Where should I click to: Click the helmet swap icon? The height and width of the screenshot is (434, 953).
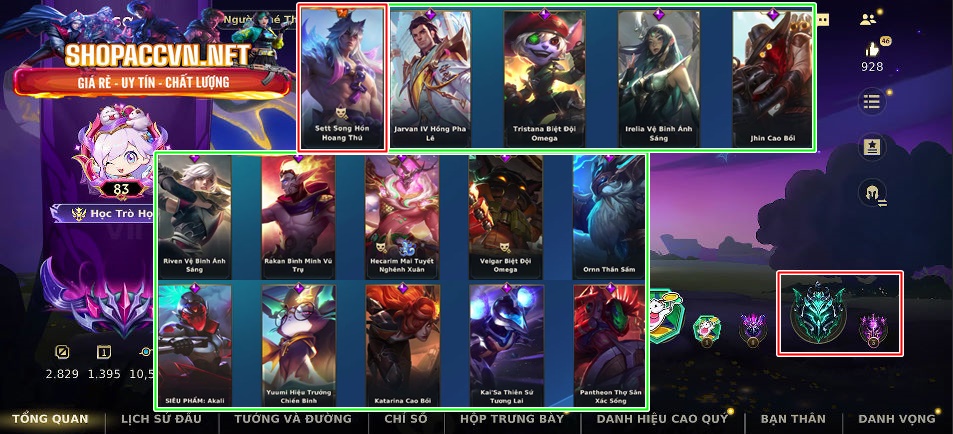pos(872,192)
